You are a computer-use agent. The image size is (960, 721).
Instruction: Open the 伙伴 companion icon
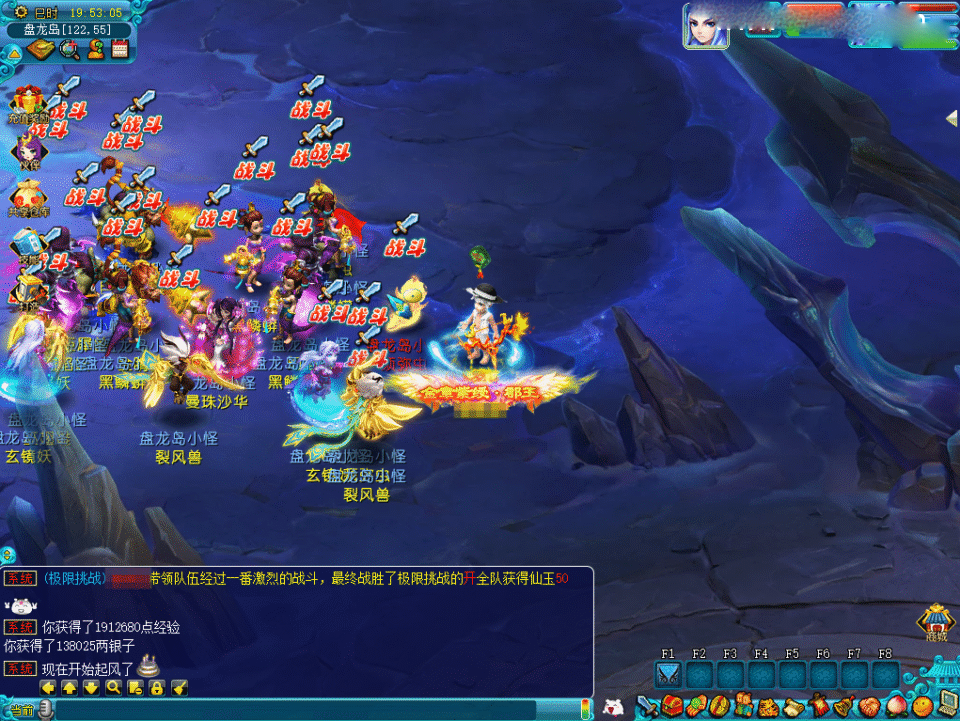[25, 150]
